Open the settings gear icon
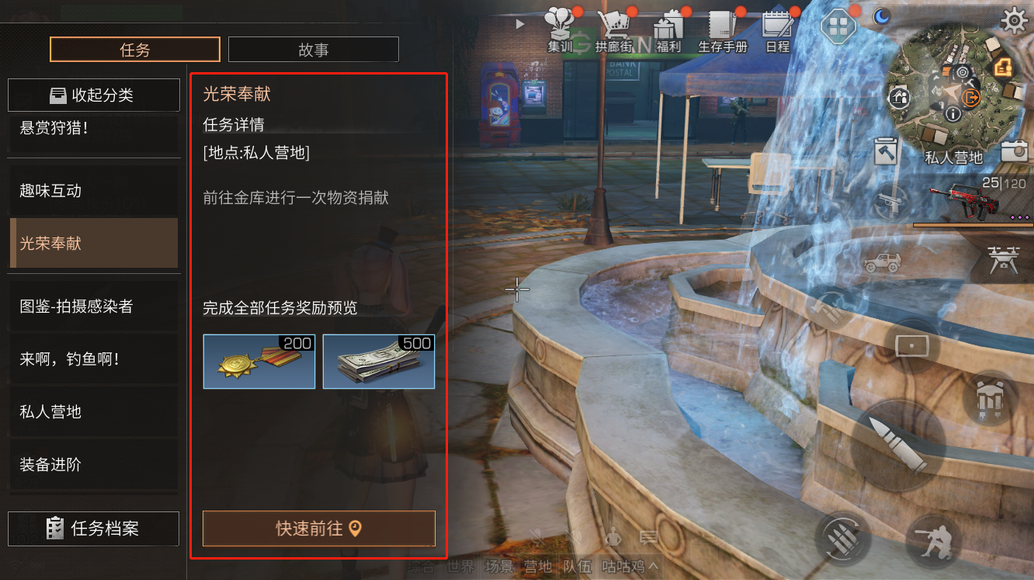This screenshot has height=580, width=1034. tap(1014, 19)
